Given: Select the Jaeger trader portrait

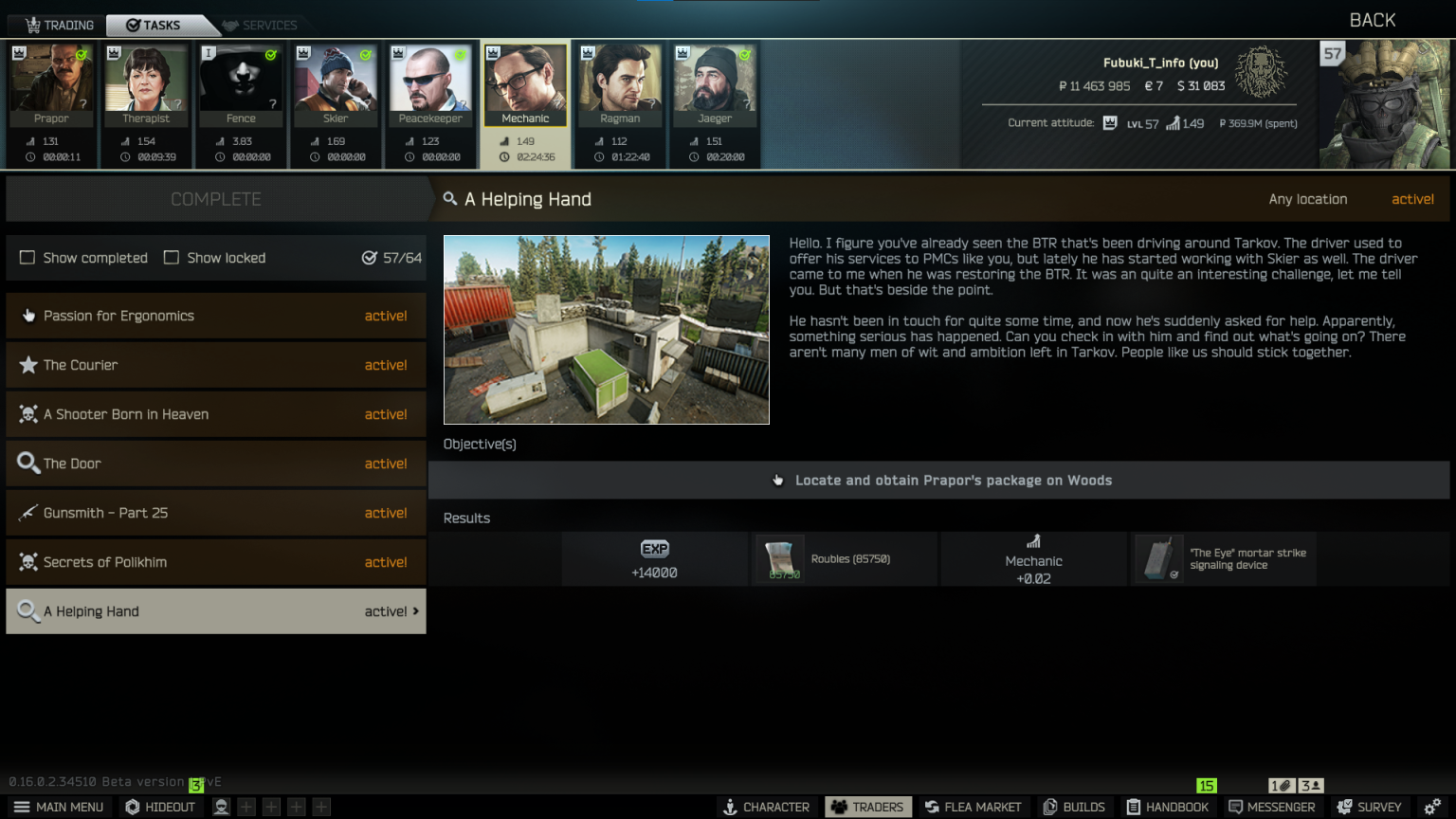Looking at the screenshot, I should pyautogui.click(x=715, y=85).
